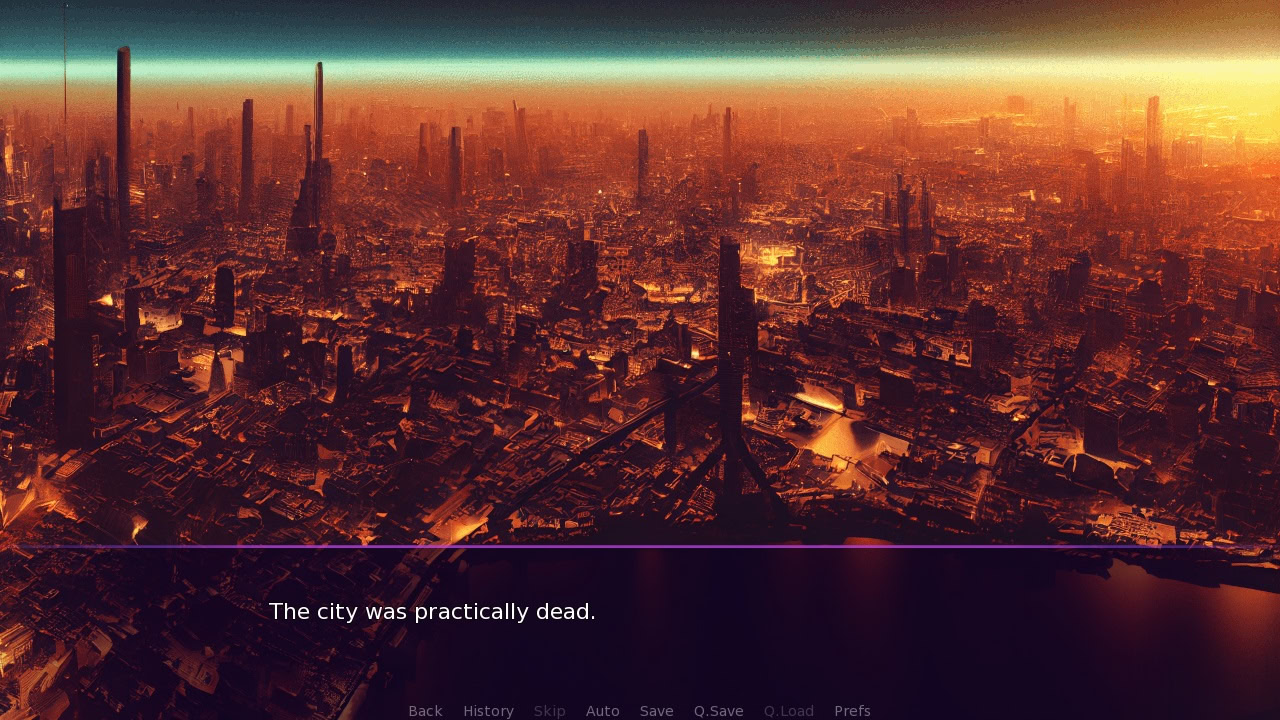Click the dialogue text to advance the story
Viewport: 1280px width, 720px height.
point(432,611)
